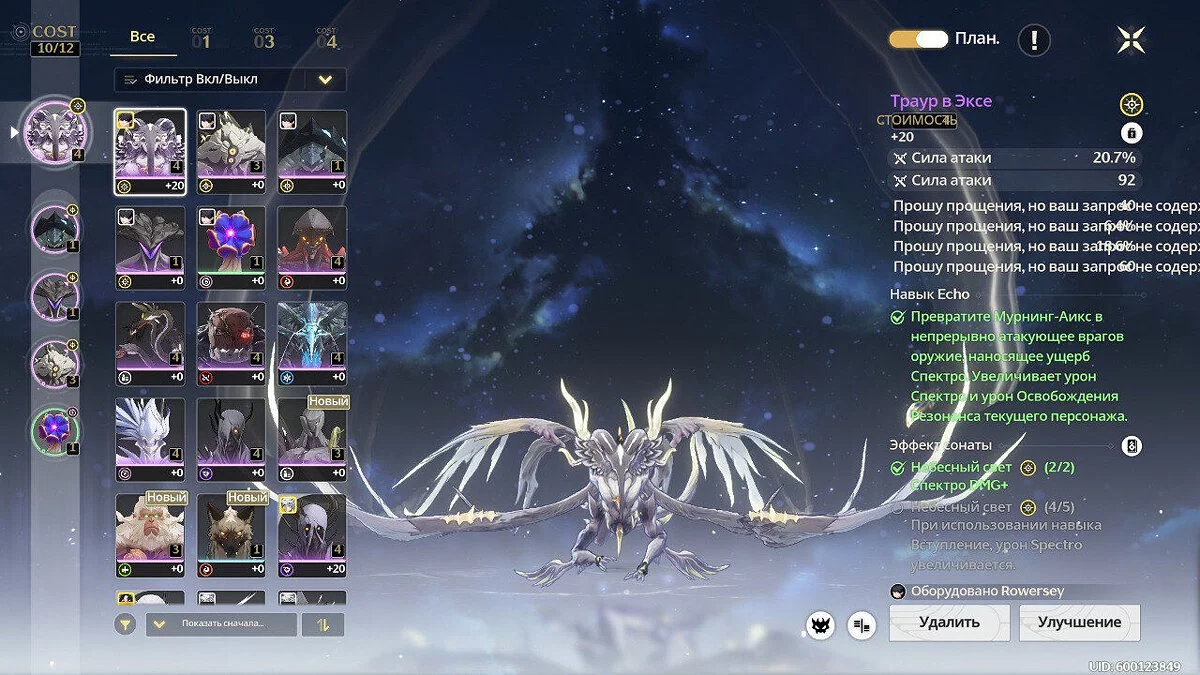Click the yellow funnel filter icon
Viewport: 1200px width, 675px height.
(125, 624)
